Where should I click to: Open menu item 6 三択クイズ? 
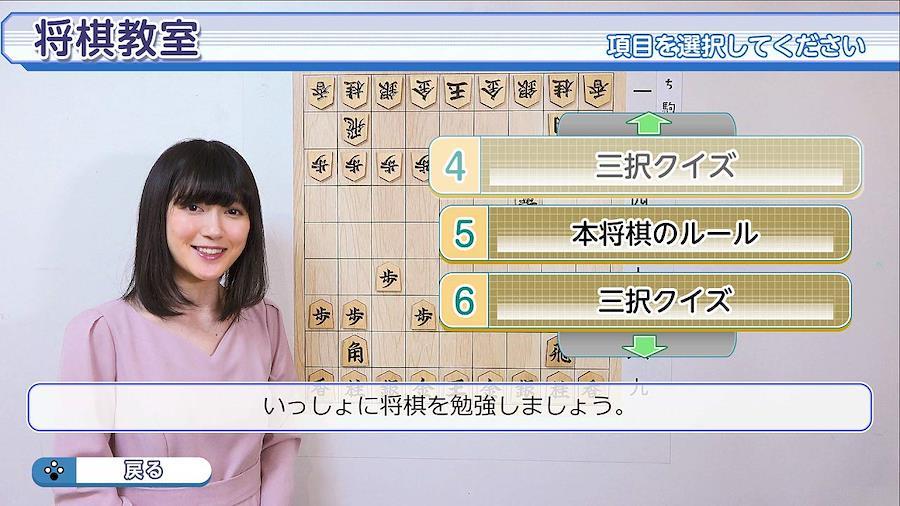click(x=645, y=300)
